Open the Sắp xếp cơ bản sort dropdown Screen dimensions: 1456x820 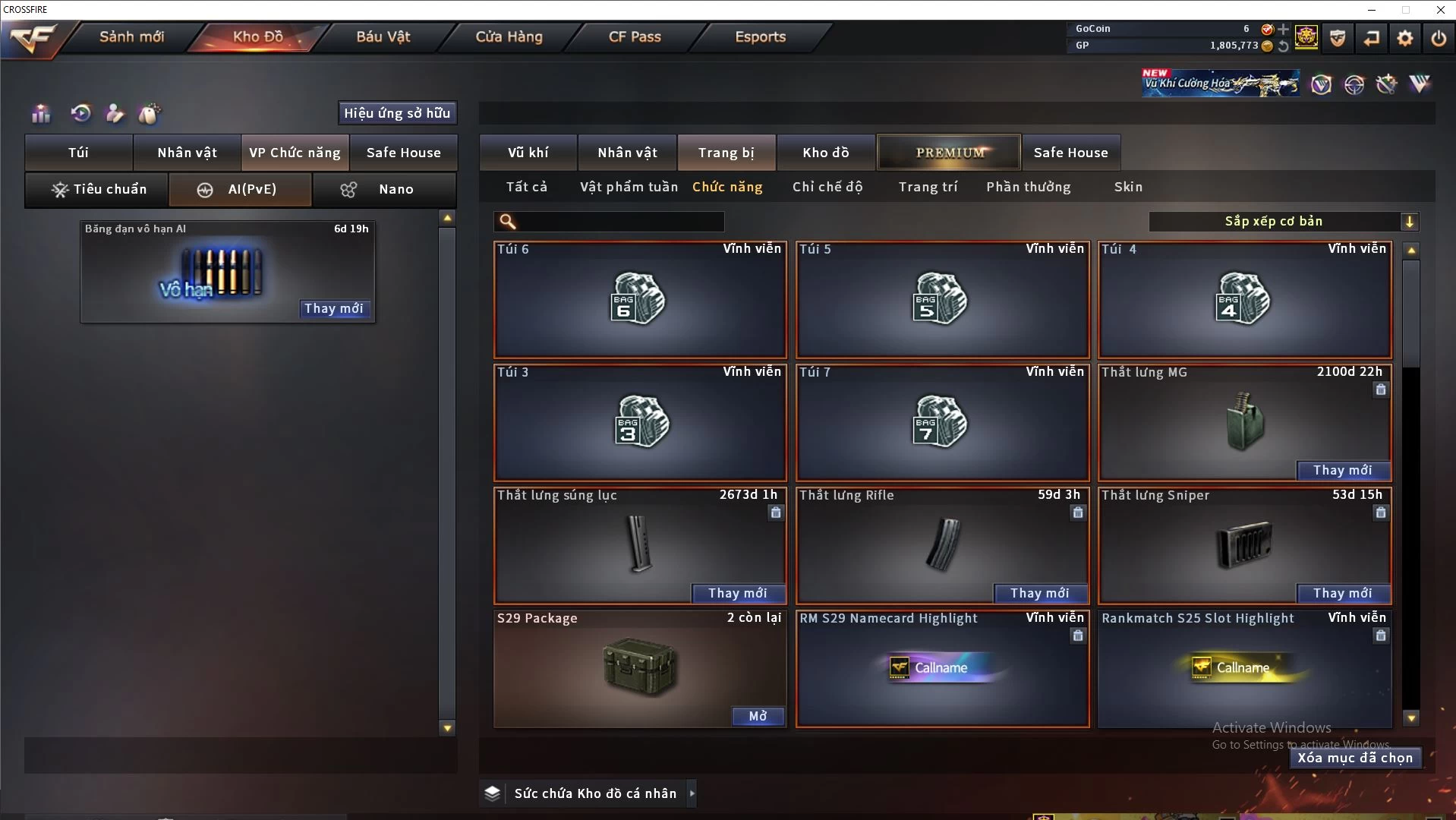(1283, 222)
